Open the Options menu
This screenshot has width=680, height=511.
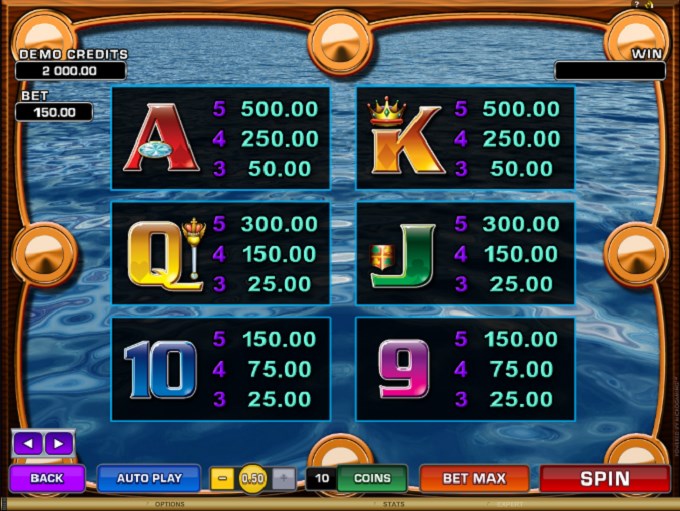(x=170, y=505)
